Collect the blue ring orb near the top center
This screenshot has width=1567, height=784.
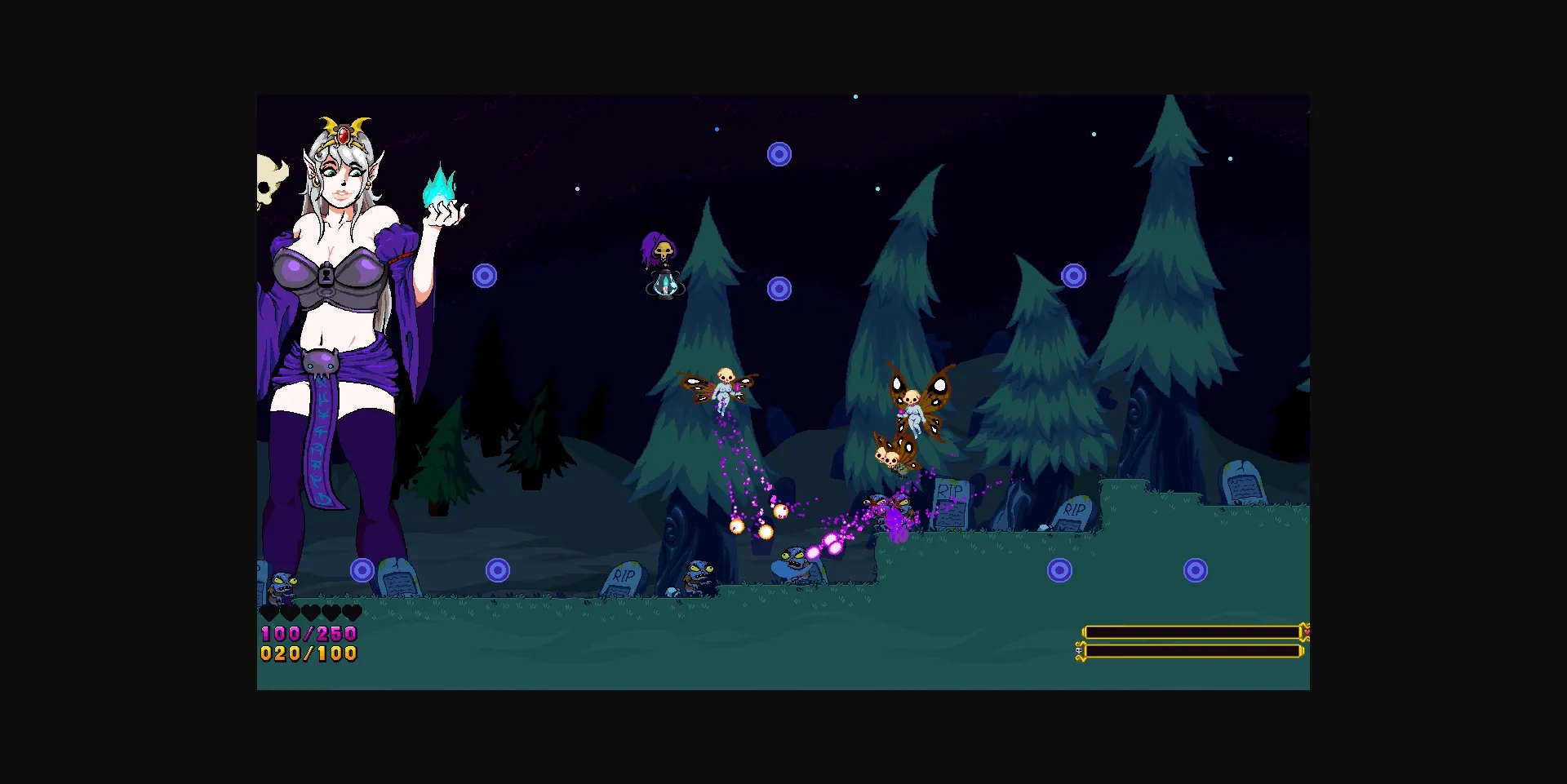tap(780, 153)
